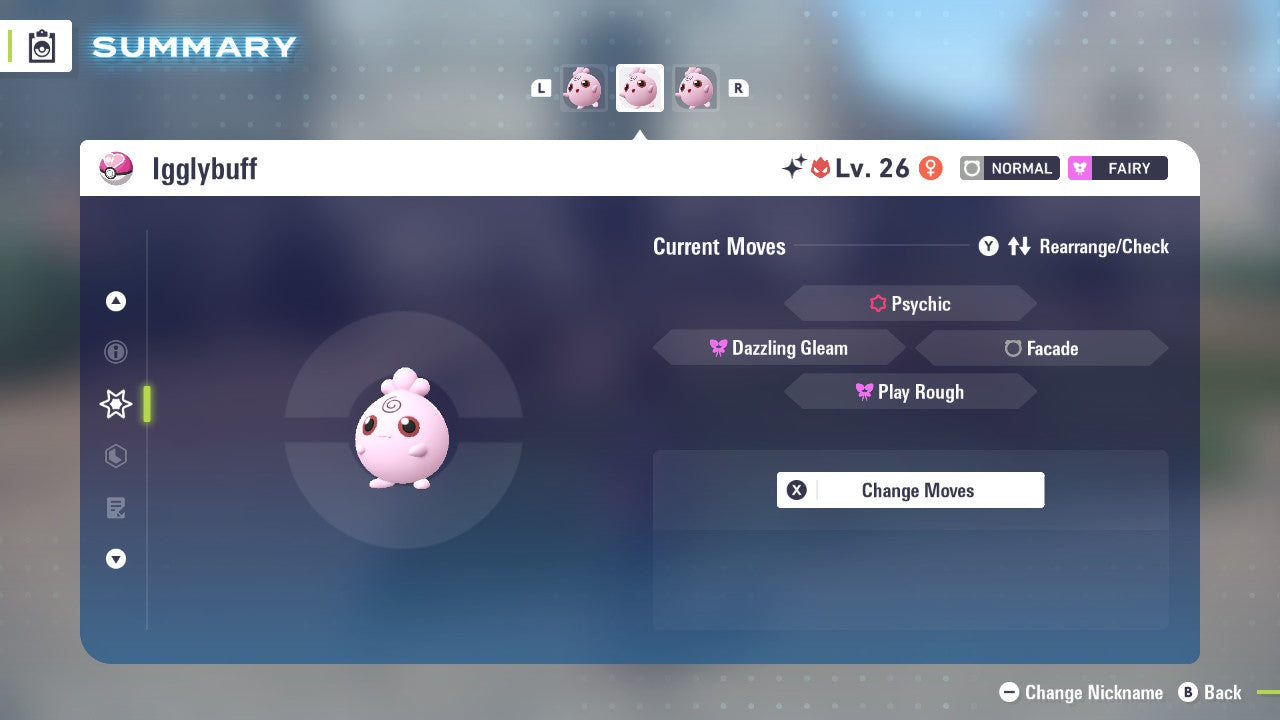Select the star-shaped moves tab

pos(115,404)
